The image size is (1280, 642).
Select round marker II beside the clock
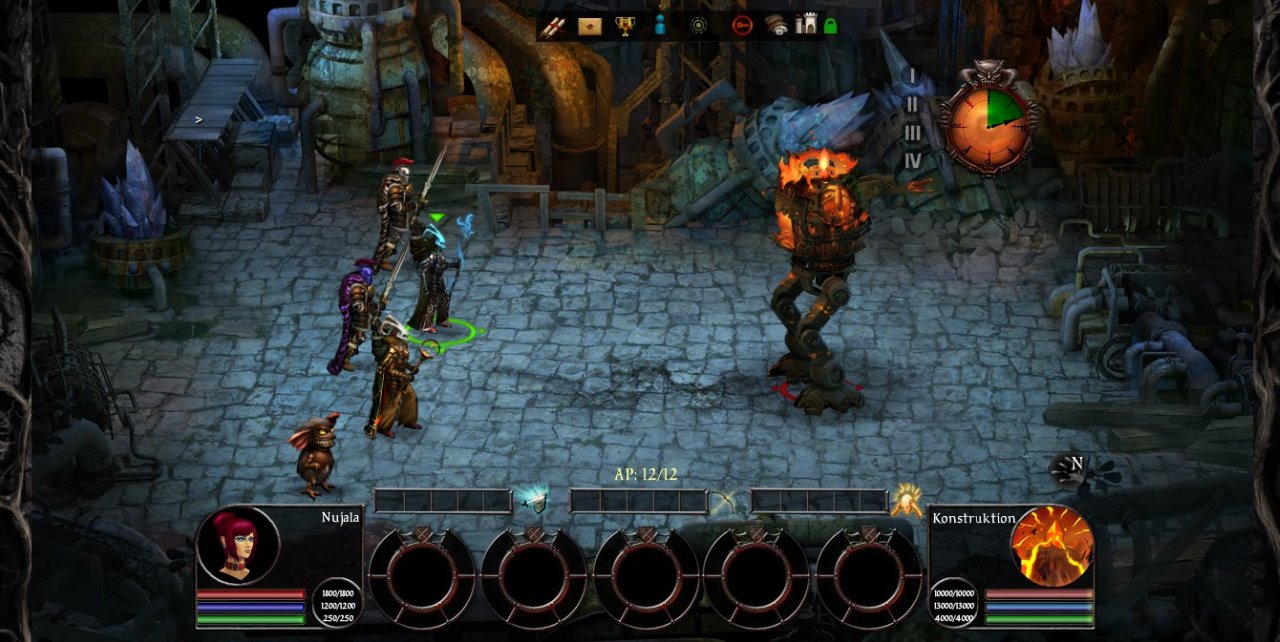pyautogui.click(x=912, y=104)
